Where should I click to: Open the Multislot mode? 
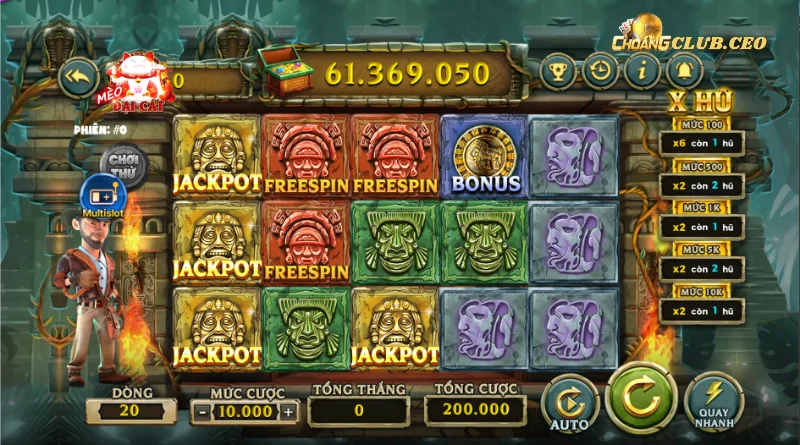tap(101, 194)
